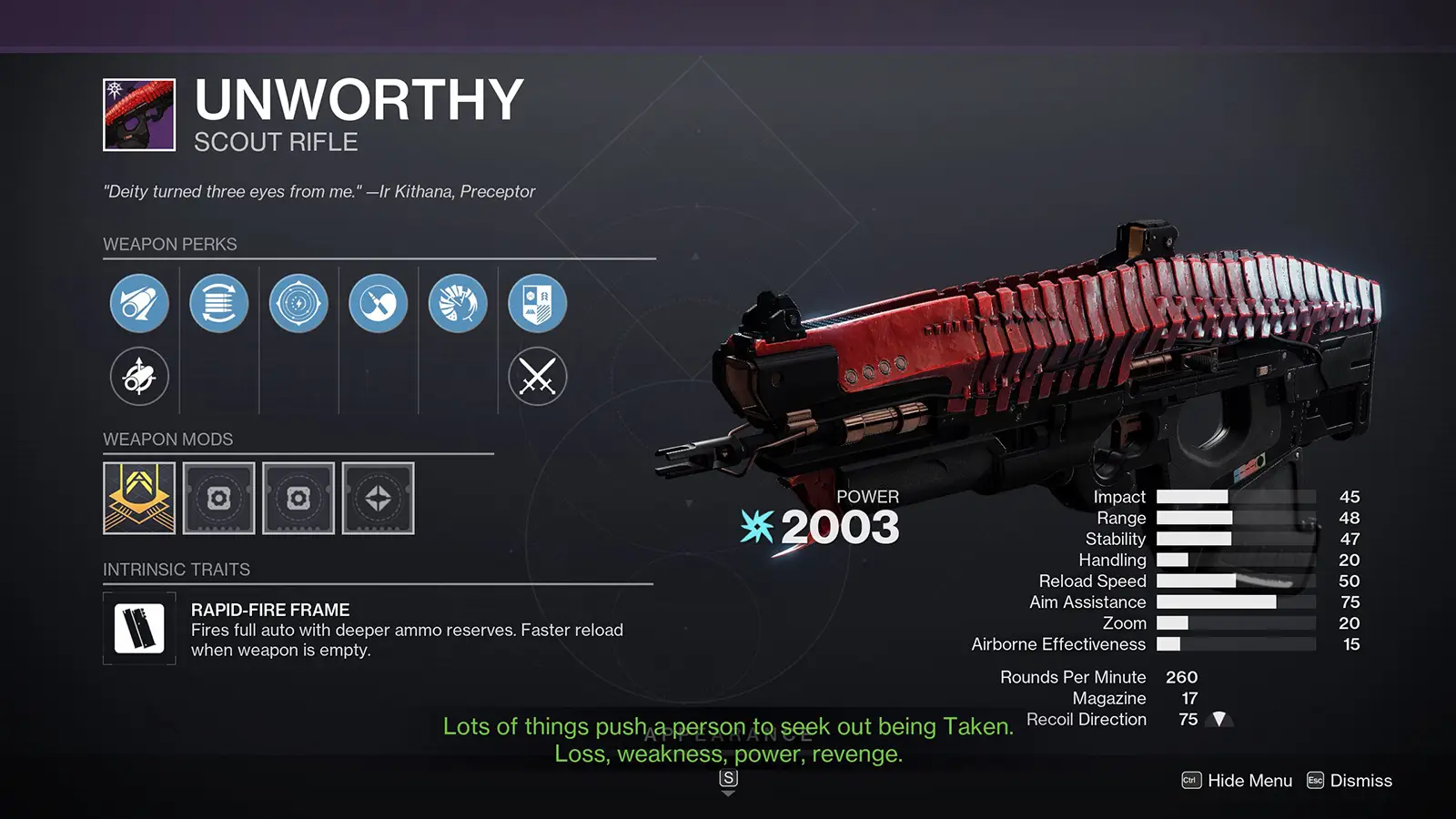The width and height of the screenshot is (1456, 819).
Task: Select the bullet and wave perk
Action: [x=378, y=303]
